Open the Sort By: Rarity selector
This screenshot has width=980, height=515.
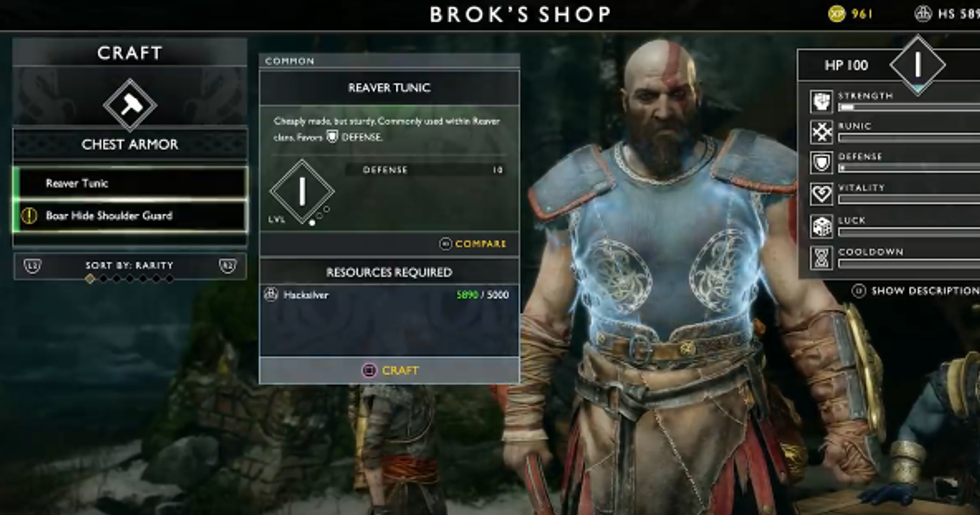click(x=130, y=265)
